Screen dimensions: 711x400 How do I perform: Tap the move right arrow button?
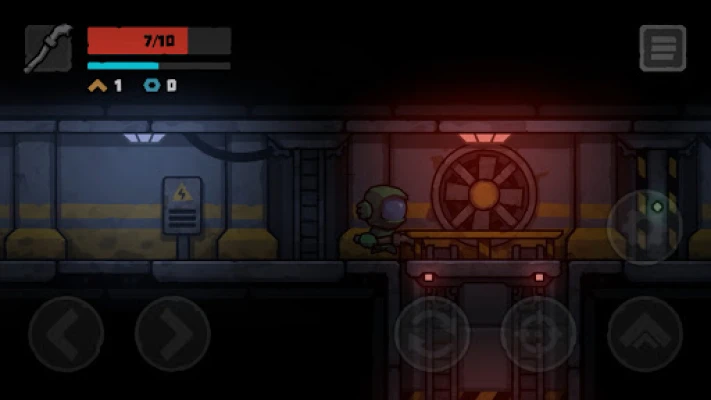click(x=172, y=334)
